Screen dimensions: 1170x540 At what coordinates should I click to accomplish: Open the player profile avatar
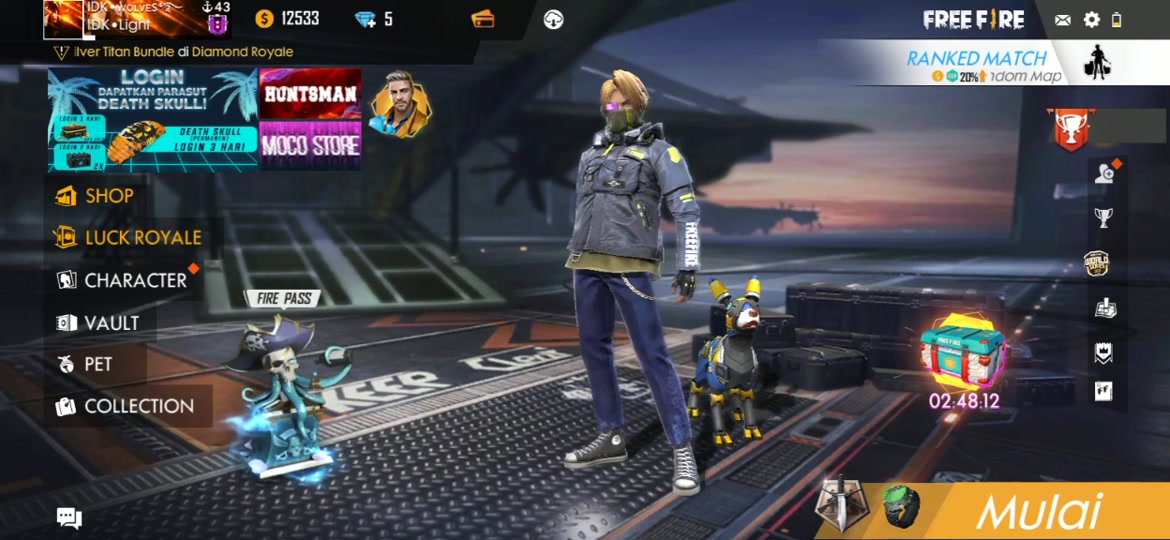pos(63,19)
